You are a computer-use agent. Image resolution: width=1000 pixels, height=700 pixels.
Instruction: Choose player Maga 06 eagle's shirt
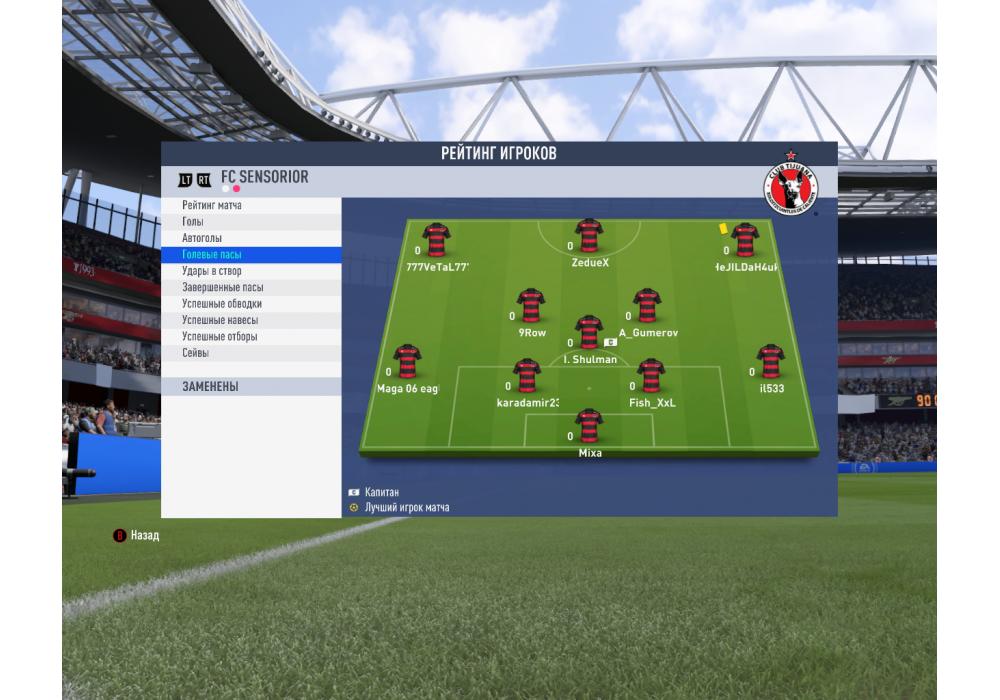pyautogui.click(x=407, y=362)
